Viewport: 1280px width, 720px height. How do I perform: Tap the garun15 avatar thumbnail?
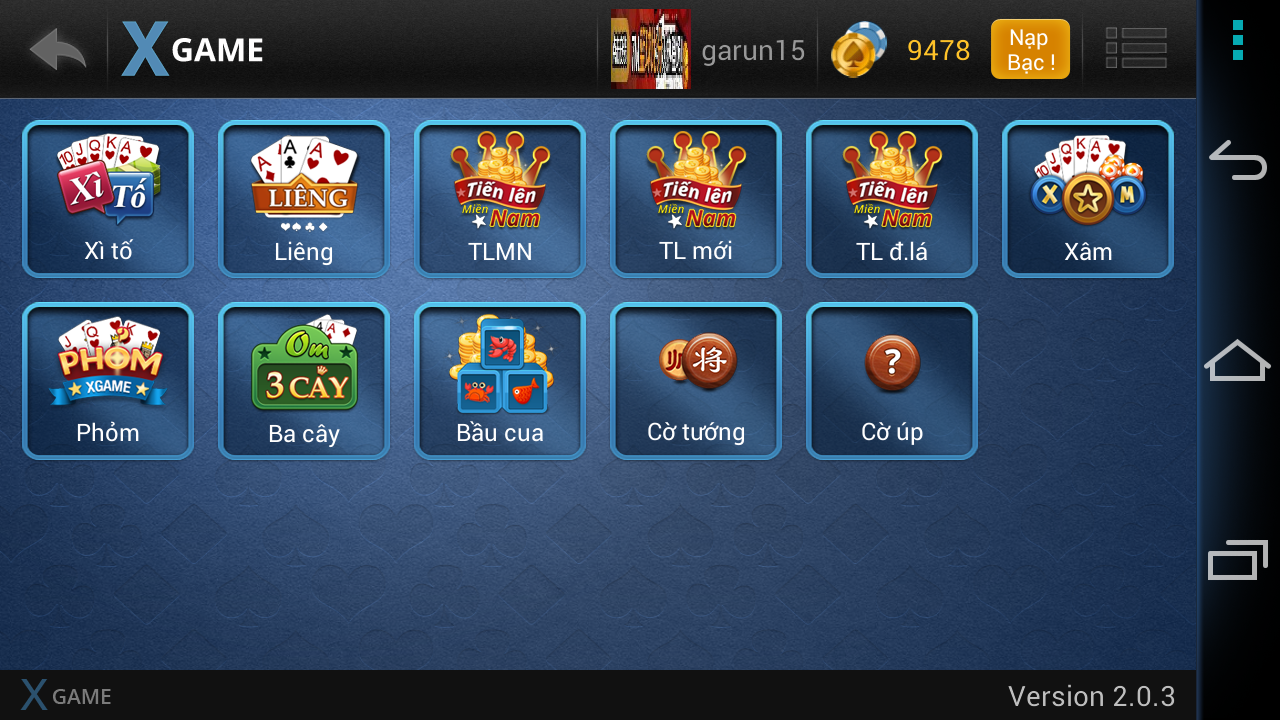pos(650,48)
